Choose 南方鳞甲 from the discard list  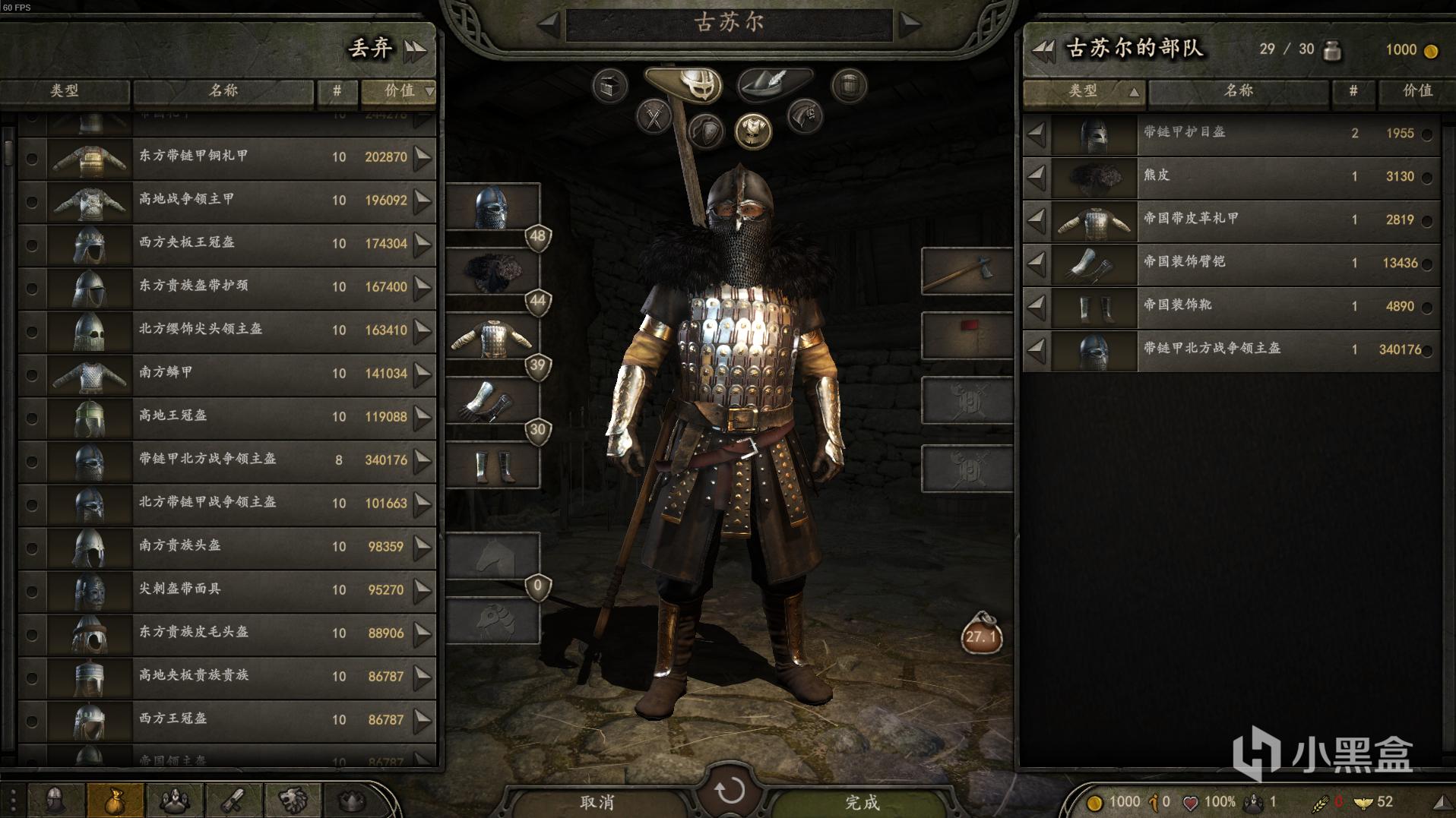tap(228, 374)
